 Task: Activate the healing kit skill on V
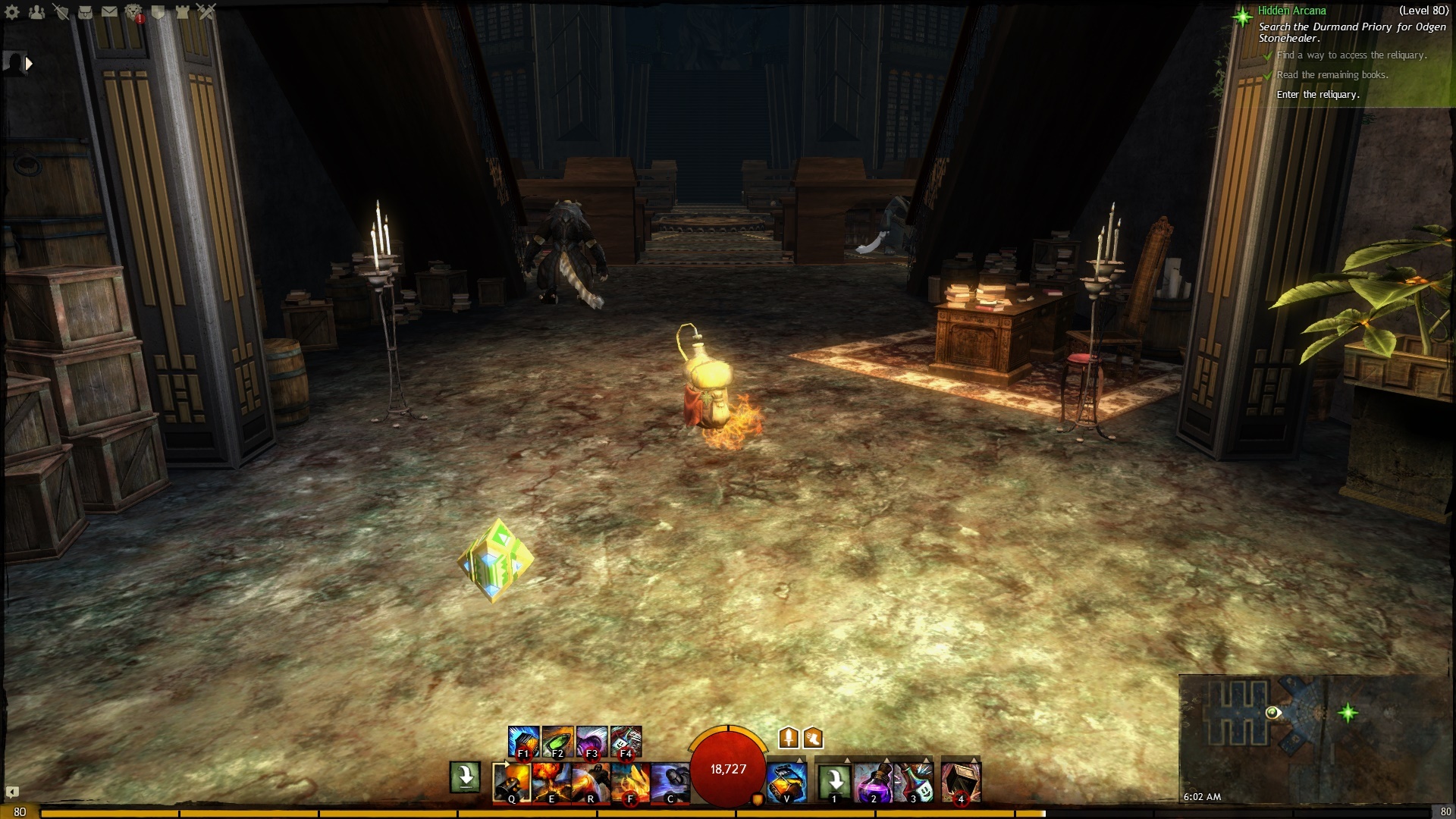(x=786, y=781)
